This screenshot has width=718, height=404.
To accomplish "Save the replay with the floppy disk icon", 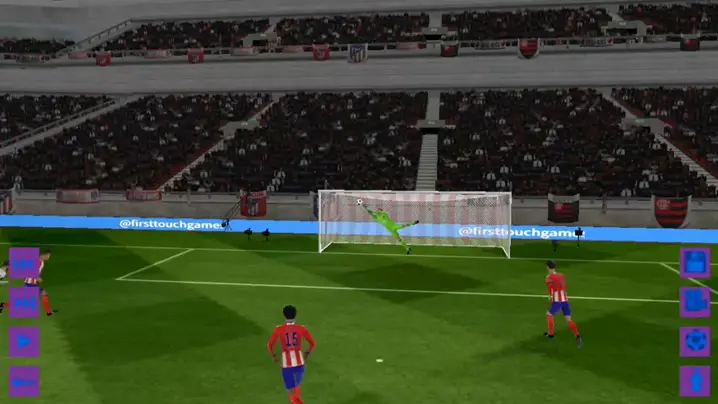I will coord(694,263).
